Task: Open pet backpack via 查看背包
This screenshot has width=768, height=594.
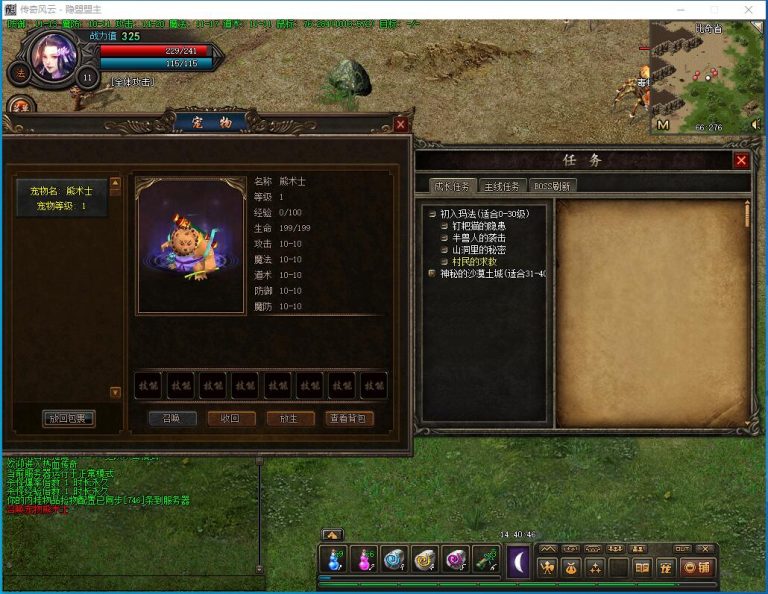Action: pos(350,418)
